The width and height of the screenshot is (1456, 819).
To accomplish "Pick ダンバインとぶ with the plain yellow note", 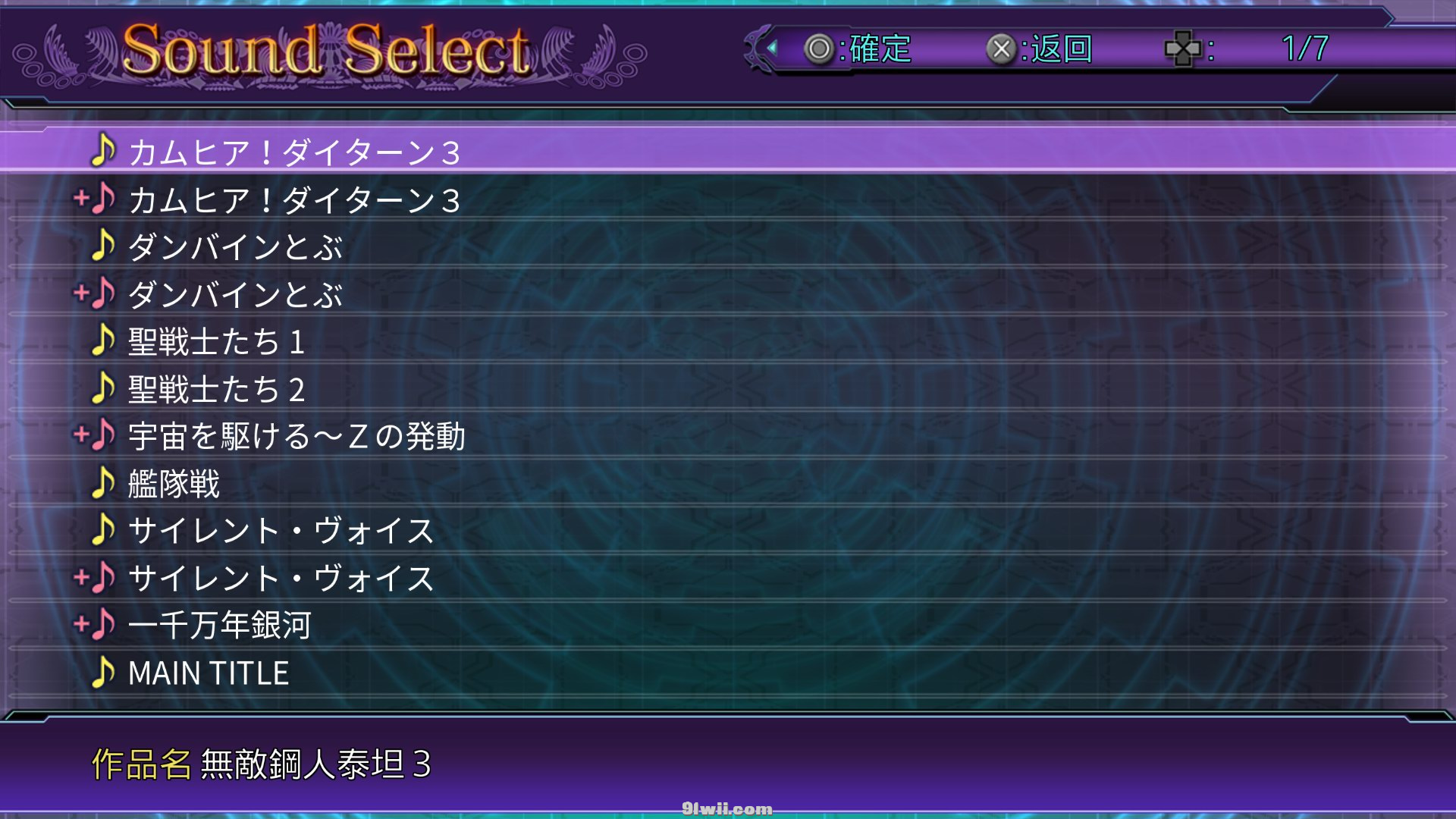I will point(235,247).
